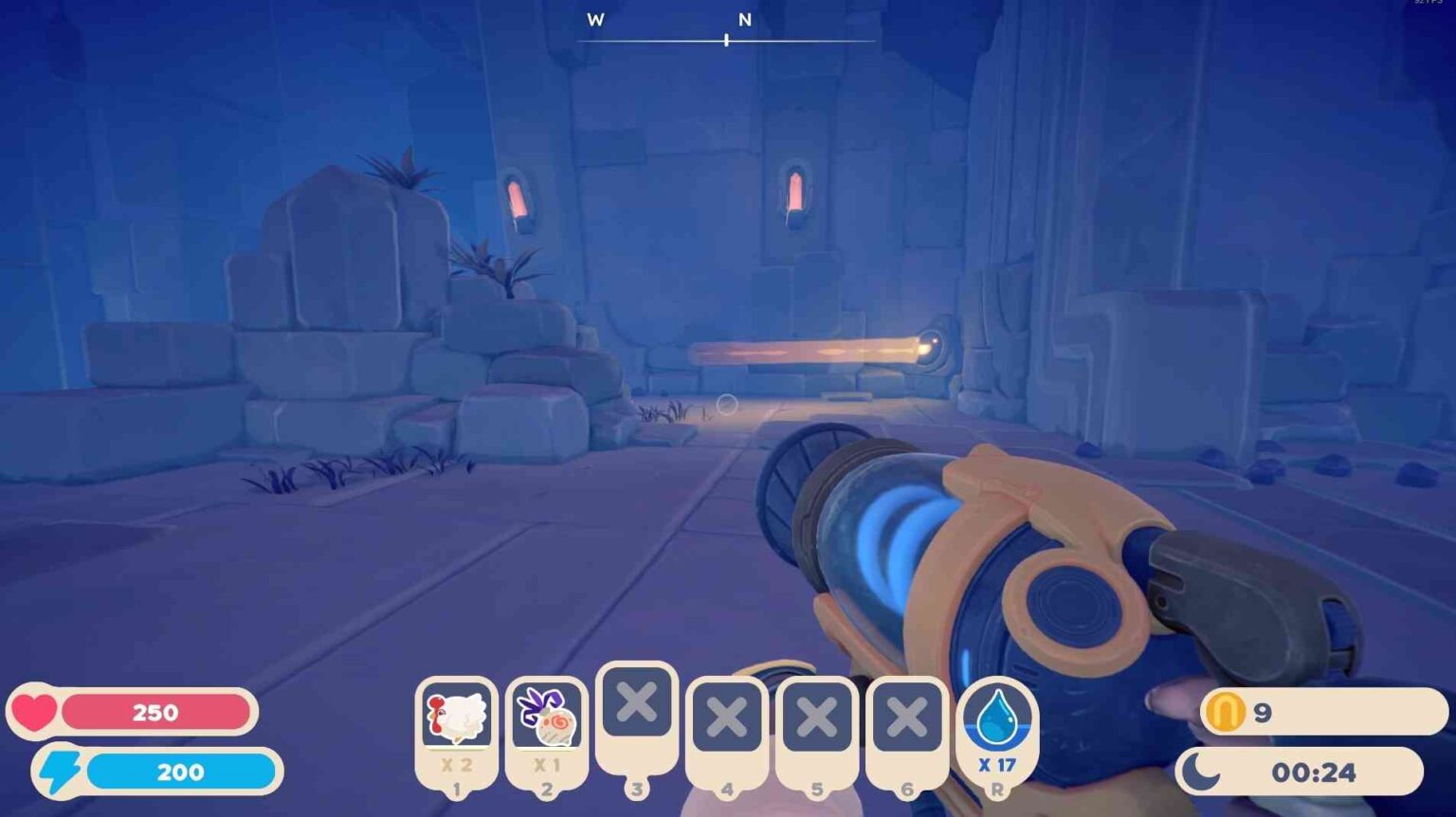The image size is (1456, 817).
Task: Select the W marker on the compass
Action: pos(595,18)
